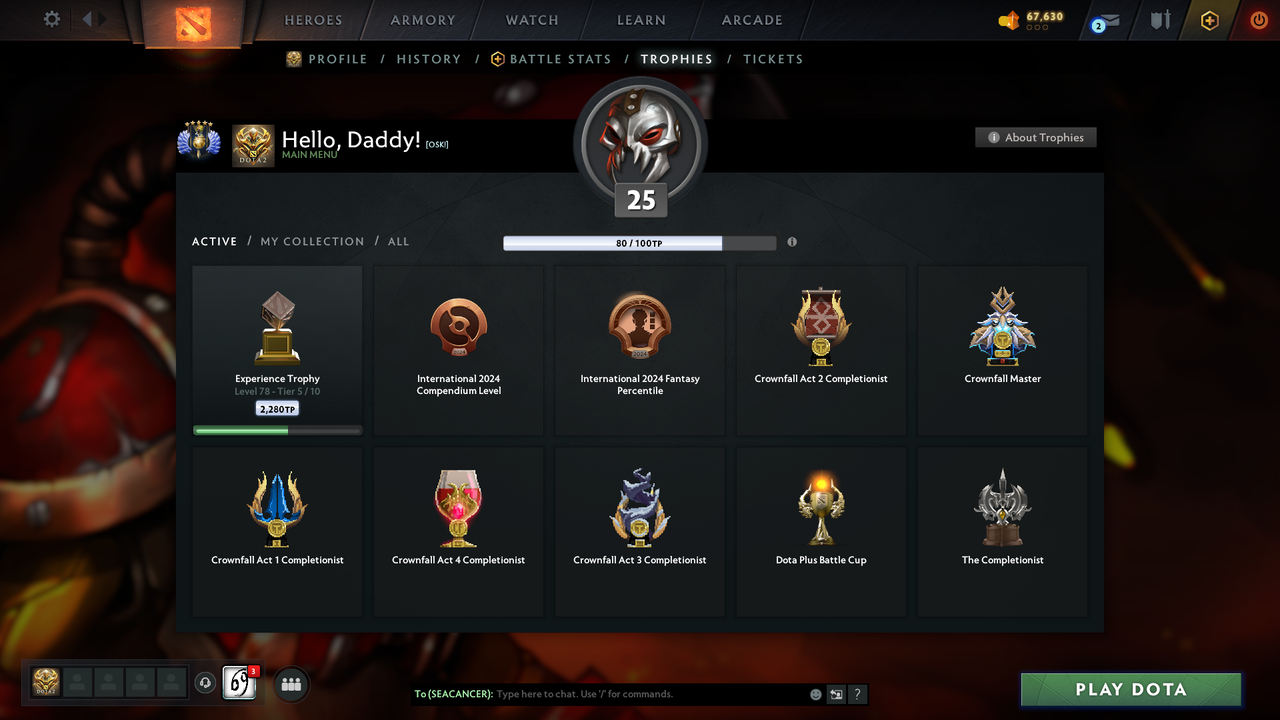
Task: Open the settings gear icon
Action: point(51,19)
